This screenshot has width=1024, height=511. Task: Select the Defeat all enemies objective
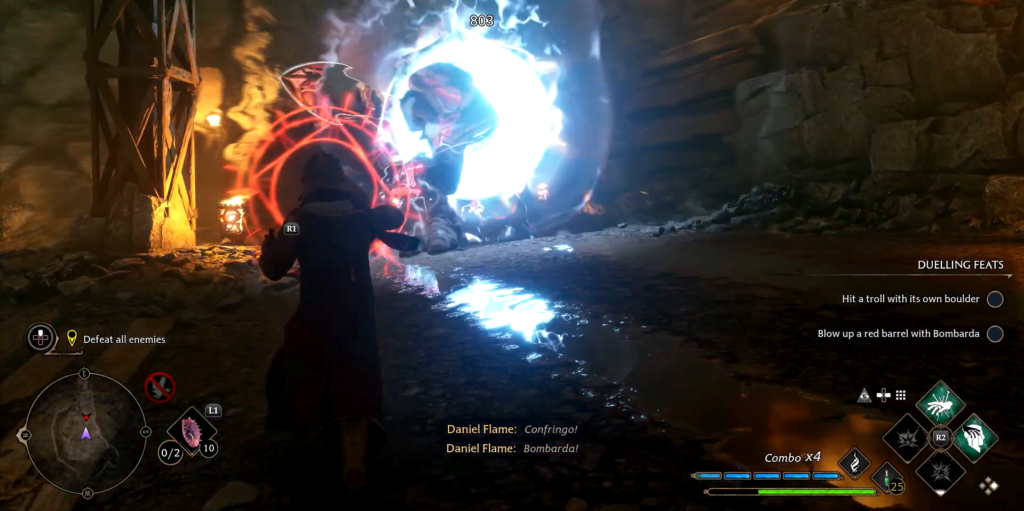[124, 340]
